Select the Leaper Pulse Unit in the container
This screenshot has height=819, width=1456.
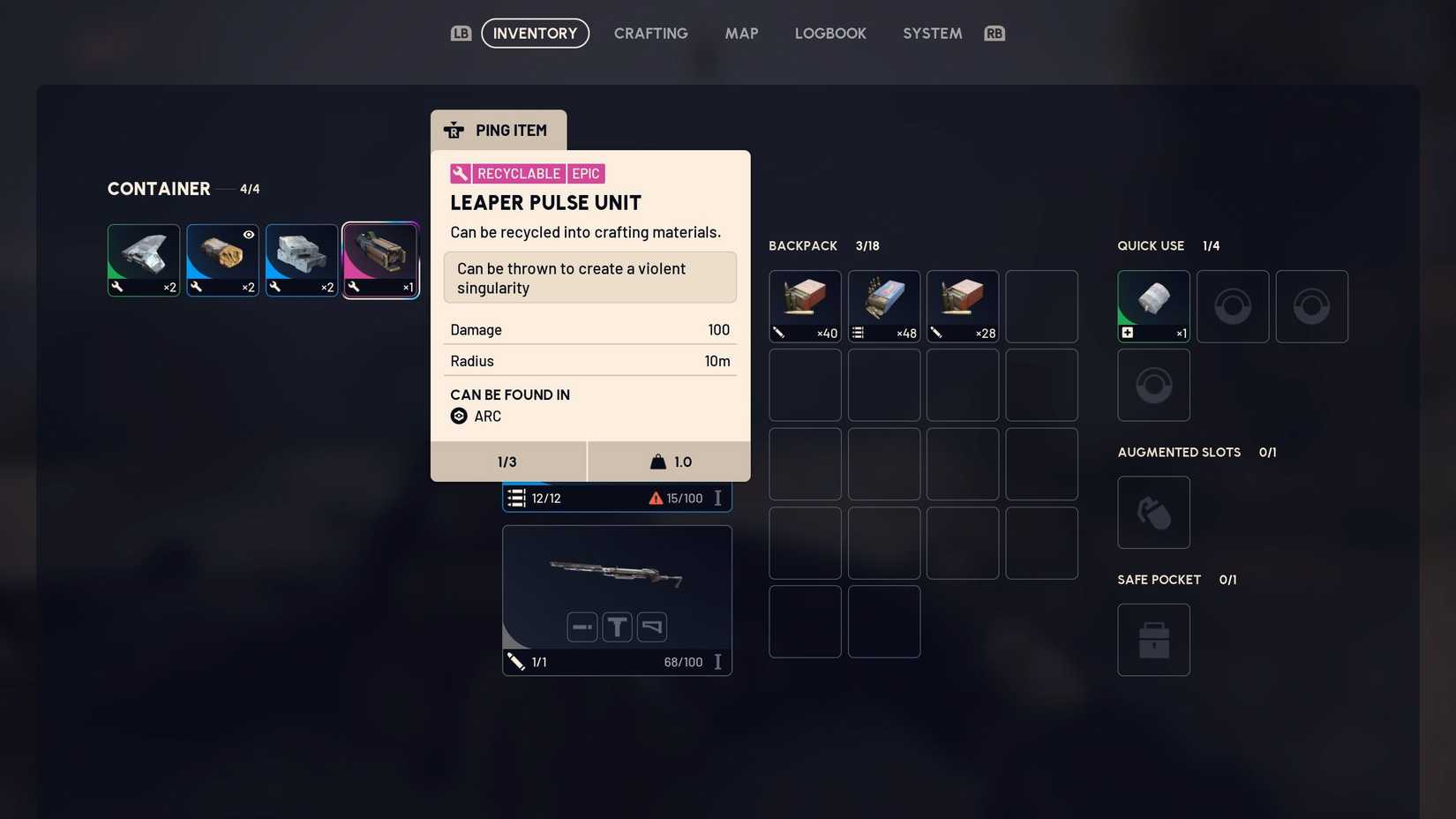click(380, 259)
